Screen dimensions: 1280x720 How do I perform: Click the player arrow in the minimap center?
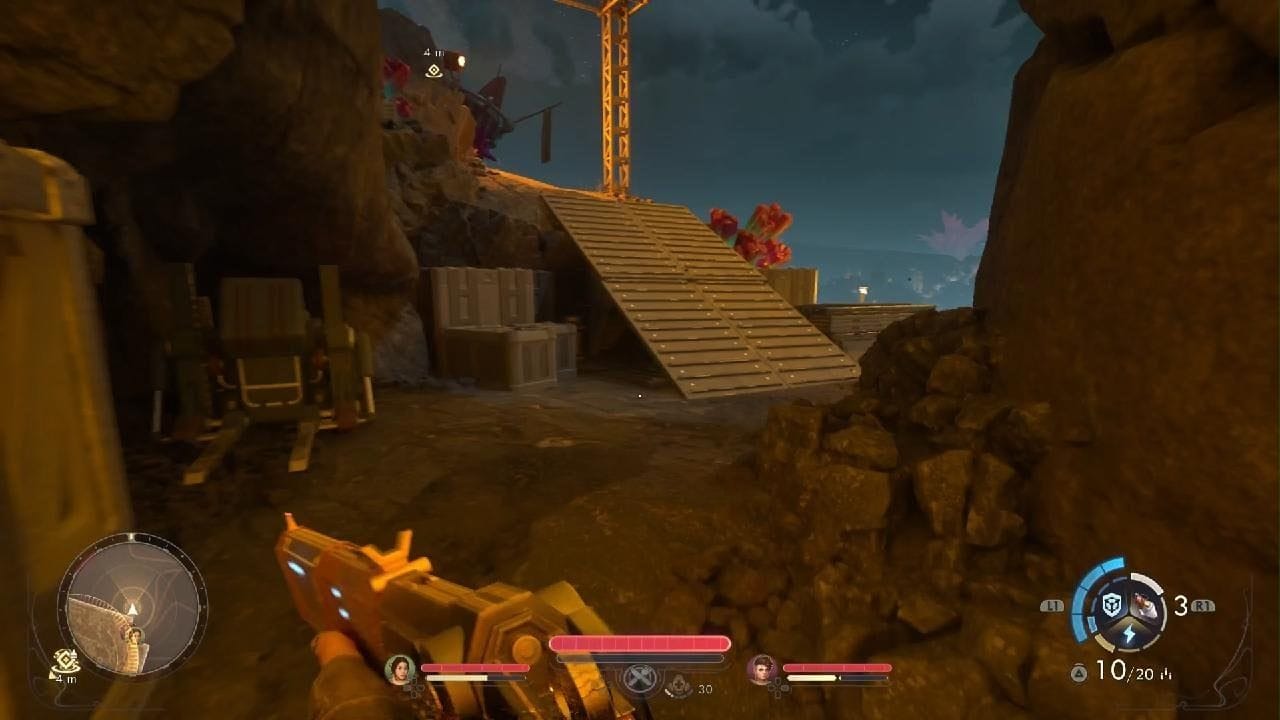tap(132, 608)
